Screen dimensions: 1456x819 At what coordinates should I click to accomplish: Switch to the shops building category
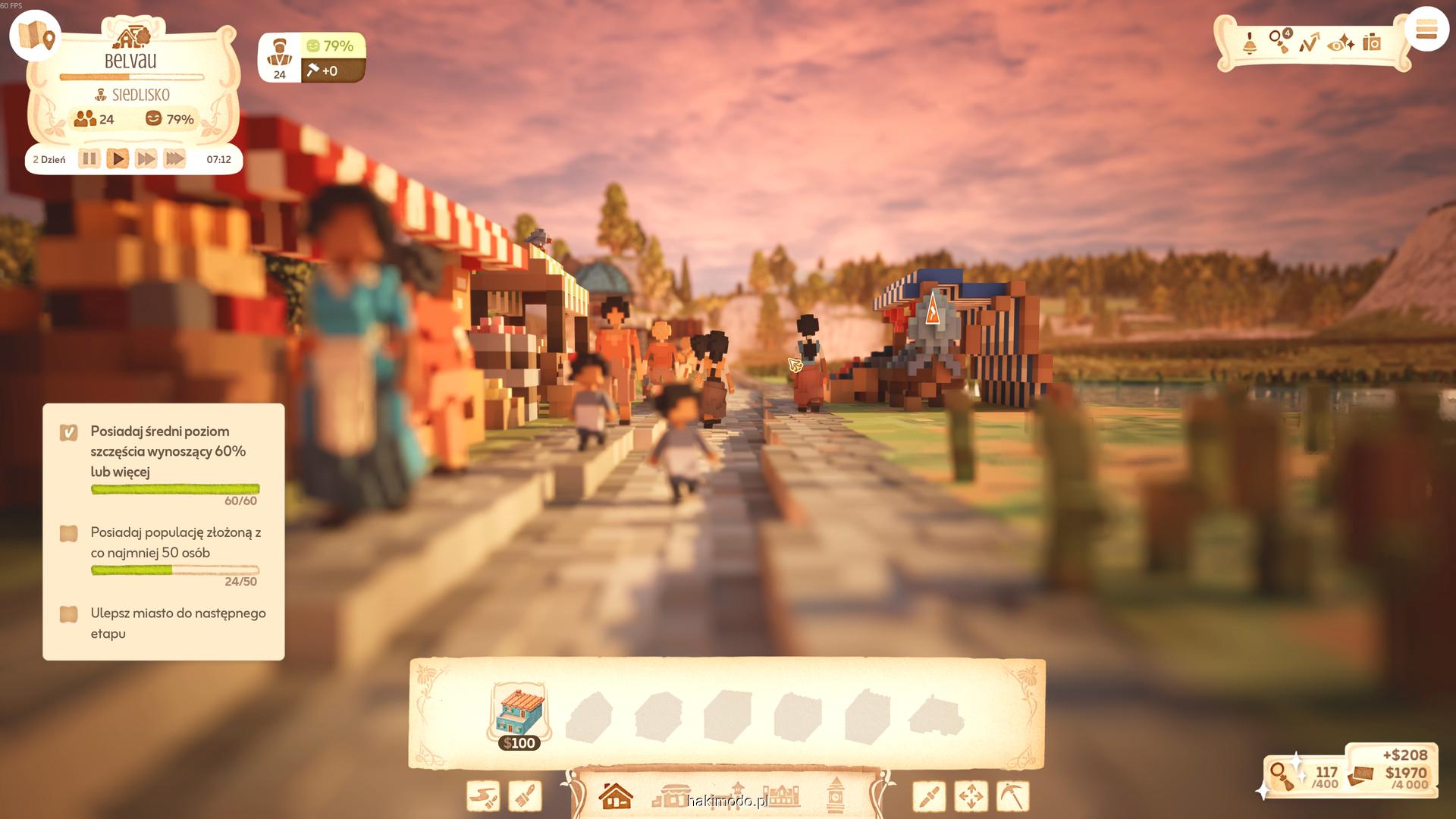(671, 796)
